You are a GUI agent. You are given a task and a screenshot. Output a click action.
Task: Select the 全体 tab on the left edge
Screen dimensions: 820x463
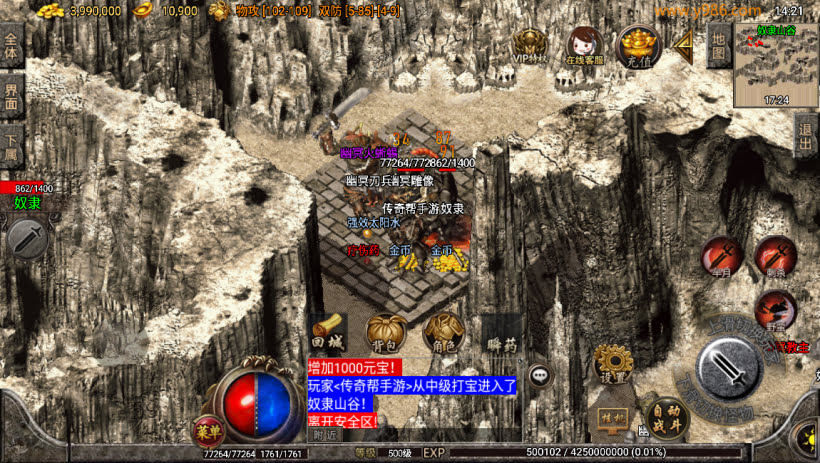point(11,47)
